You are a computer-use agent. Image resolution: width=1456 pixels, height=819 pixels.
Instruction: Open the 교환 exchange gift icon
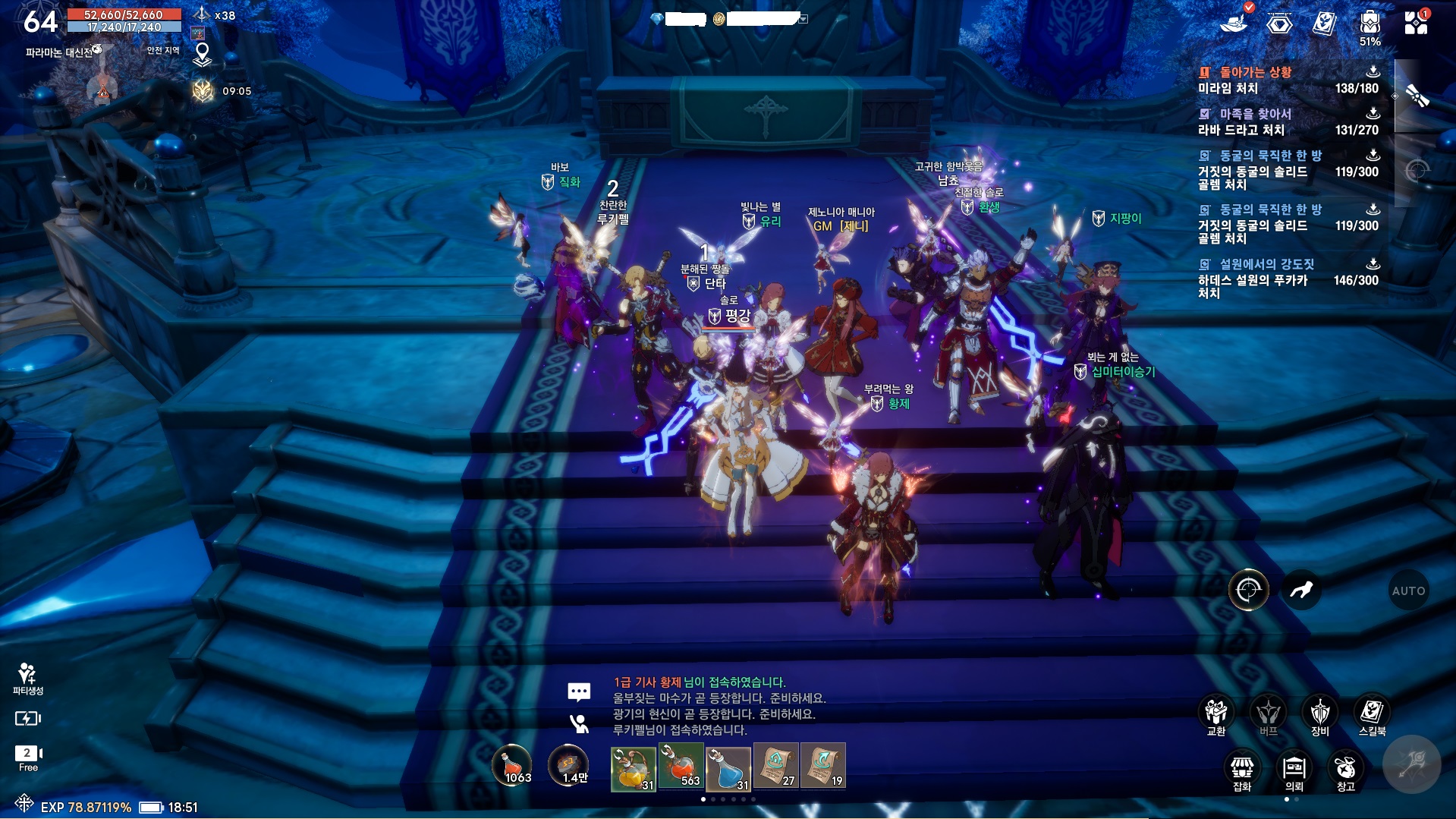1216,713
